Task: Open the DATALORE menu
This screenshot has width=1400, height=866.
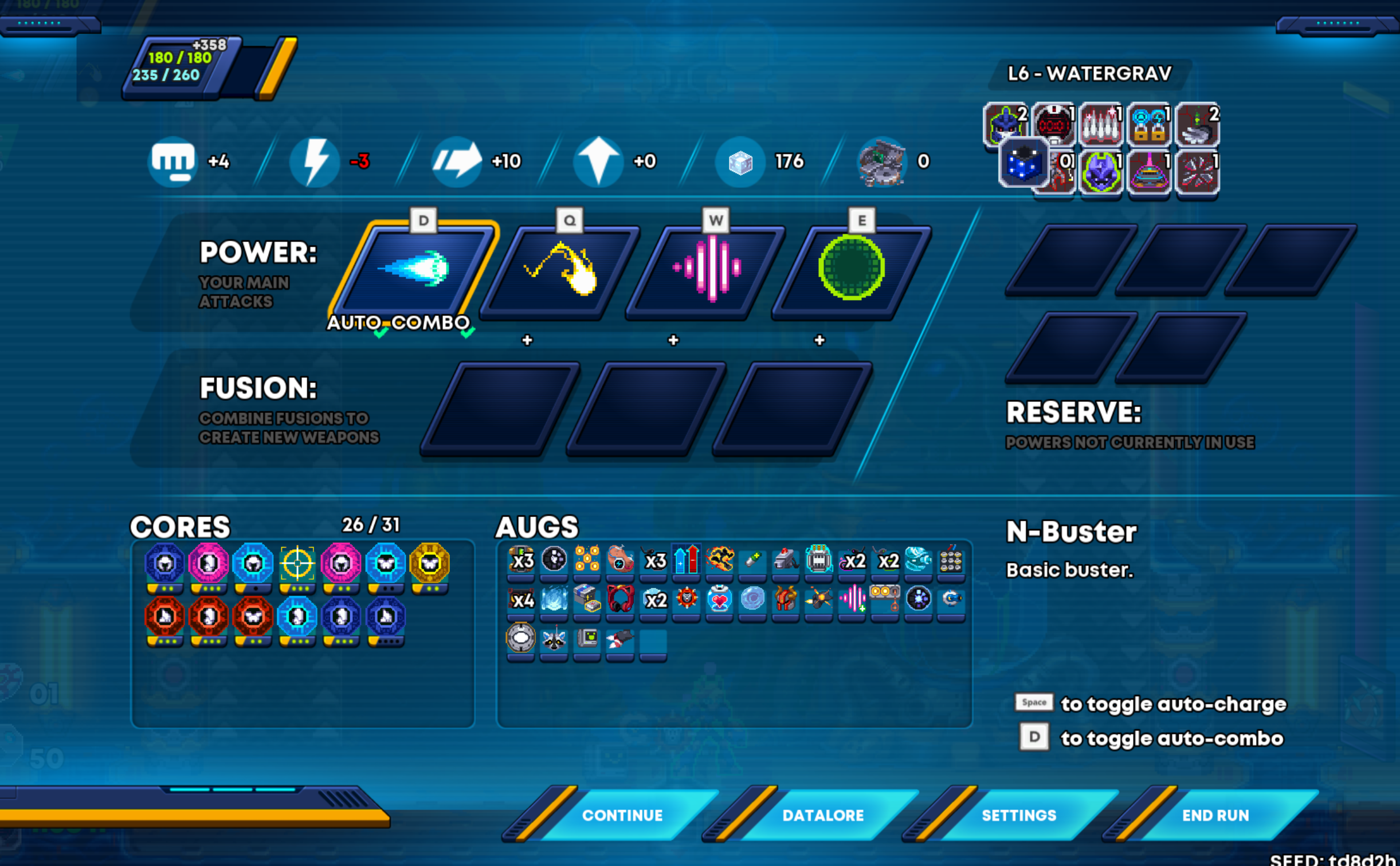Action: tap(822, 815)
